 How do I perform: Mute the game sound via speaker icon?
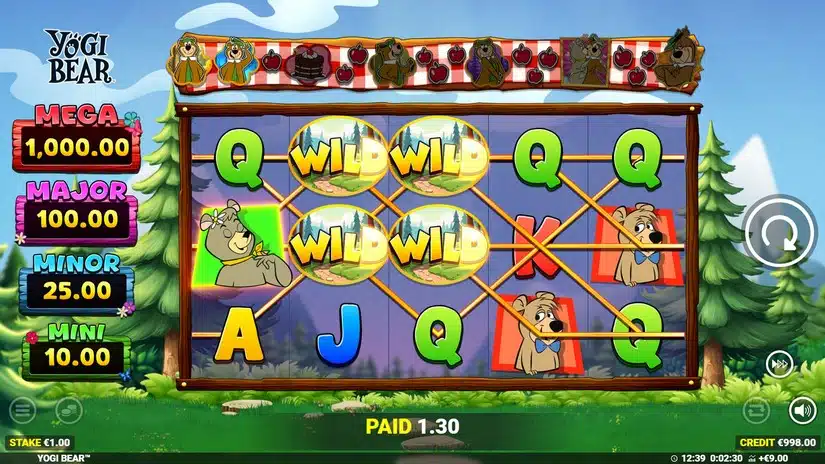click(x=801, y=410)
